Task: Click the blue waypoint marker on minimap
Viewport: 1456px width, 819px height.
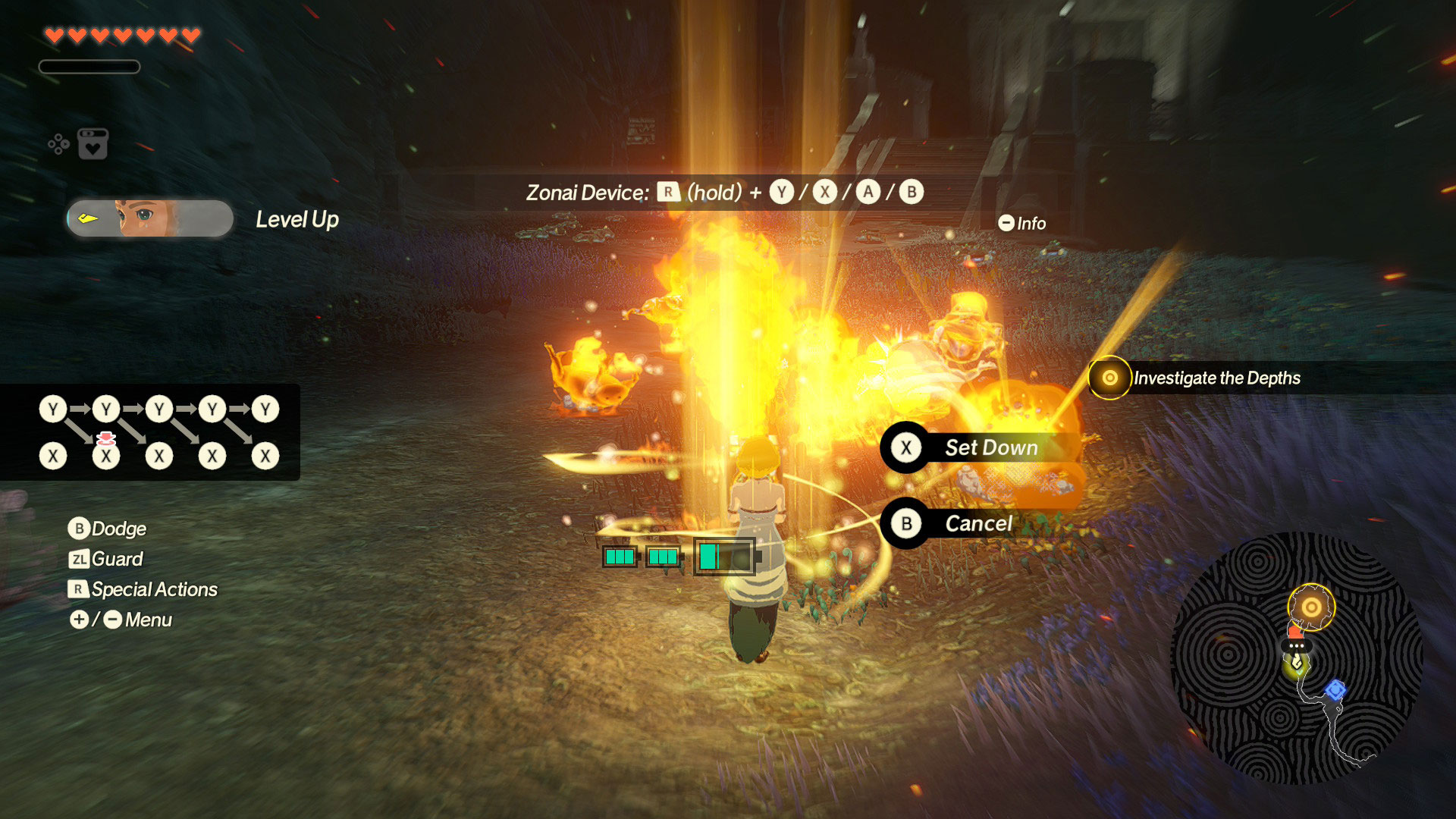Action: tap(1335, 690)
